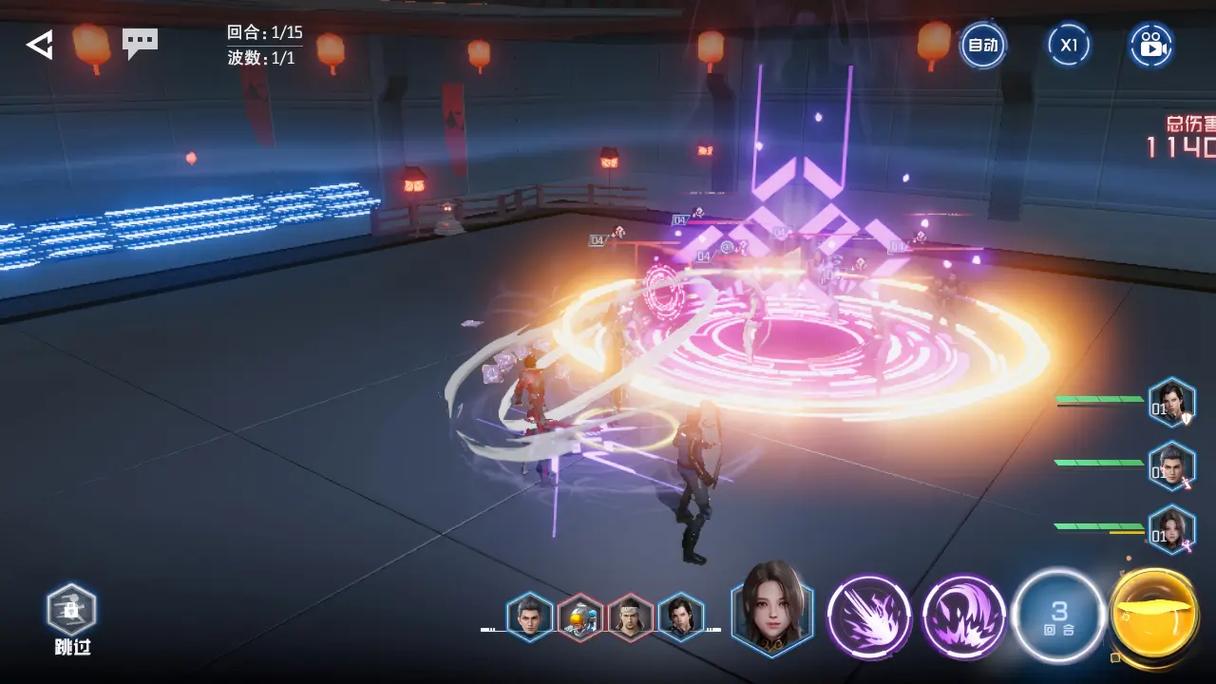The image size is (1216, 684).
Task: Choose the grey-haired man's team portrait
Action: [x=1171, y=466]
